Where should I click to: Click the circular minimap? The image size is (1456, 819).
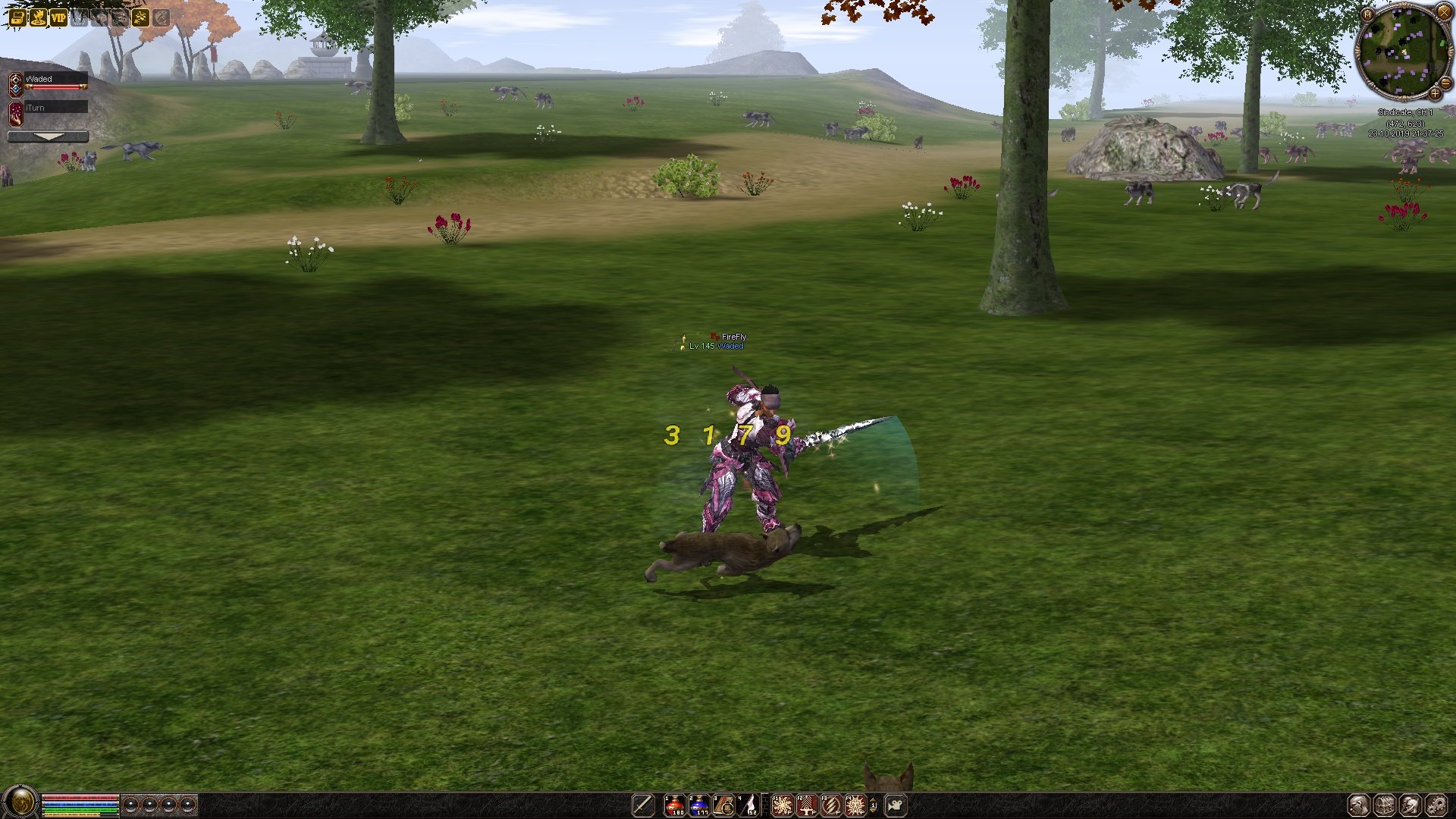point(1404,52)
